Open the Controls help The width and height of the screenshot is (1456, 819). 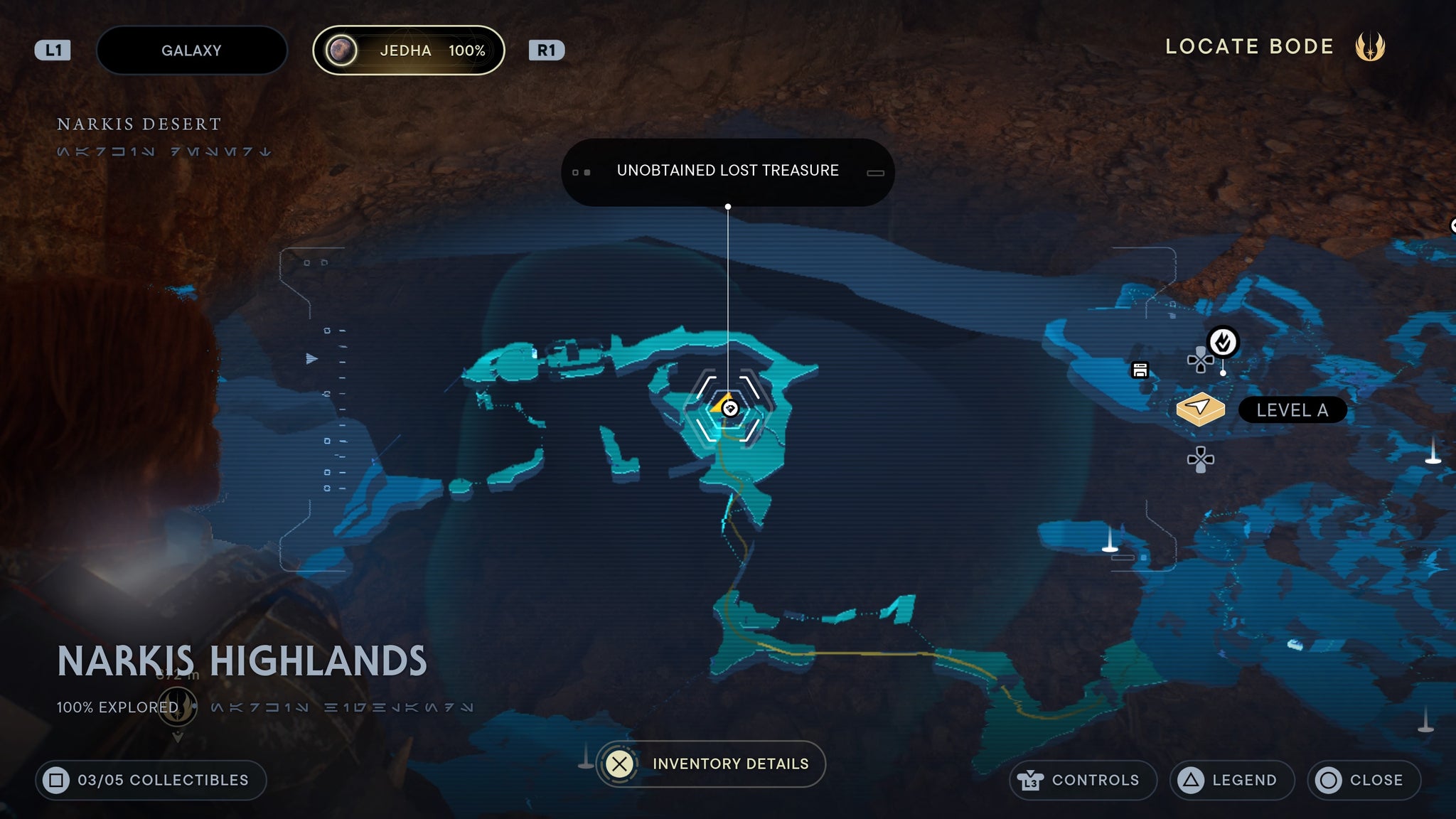tap(1082, 780)
